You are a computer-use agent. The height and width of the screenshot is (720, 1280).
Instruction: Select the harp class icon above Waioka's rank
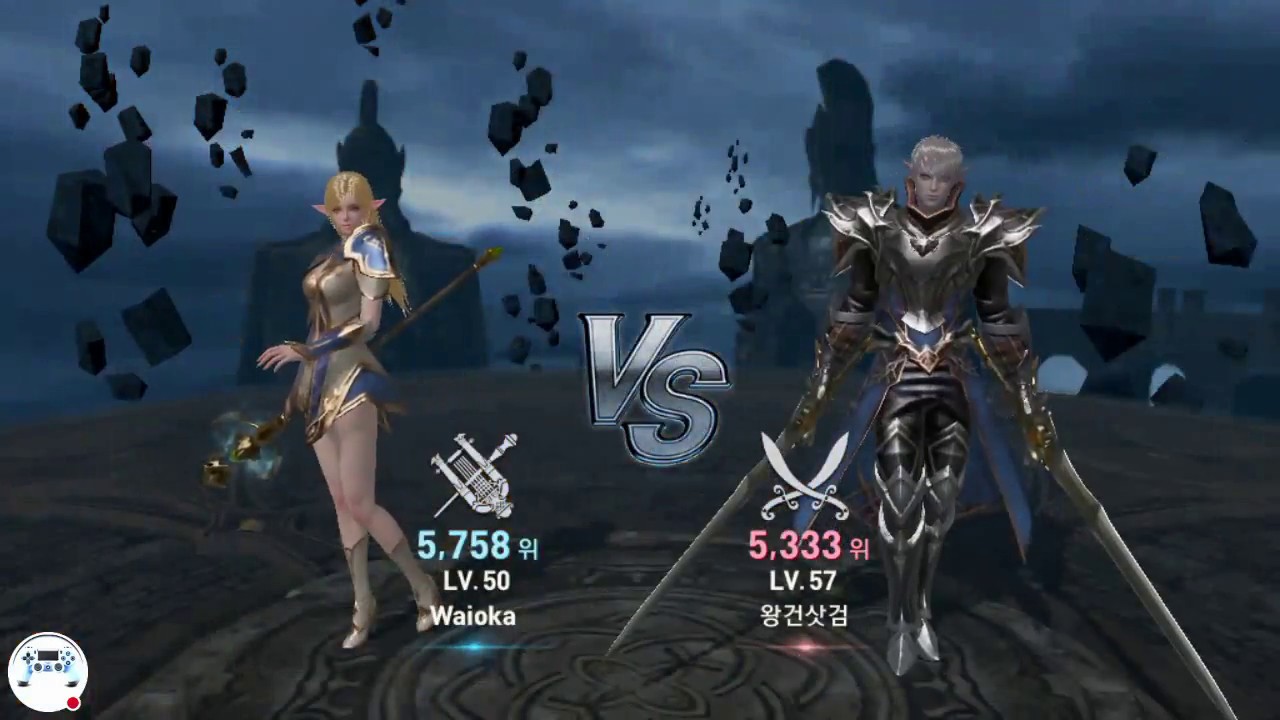[x=474, y=472]
